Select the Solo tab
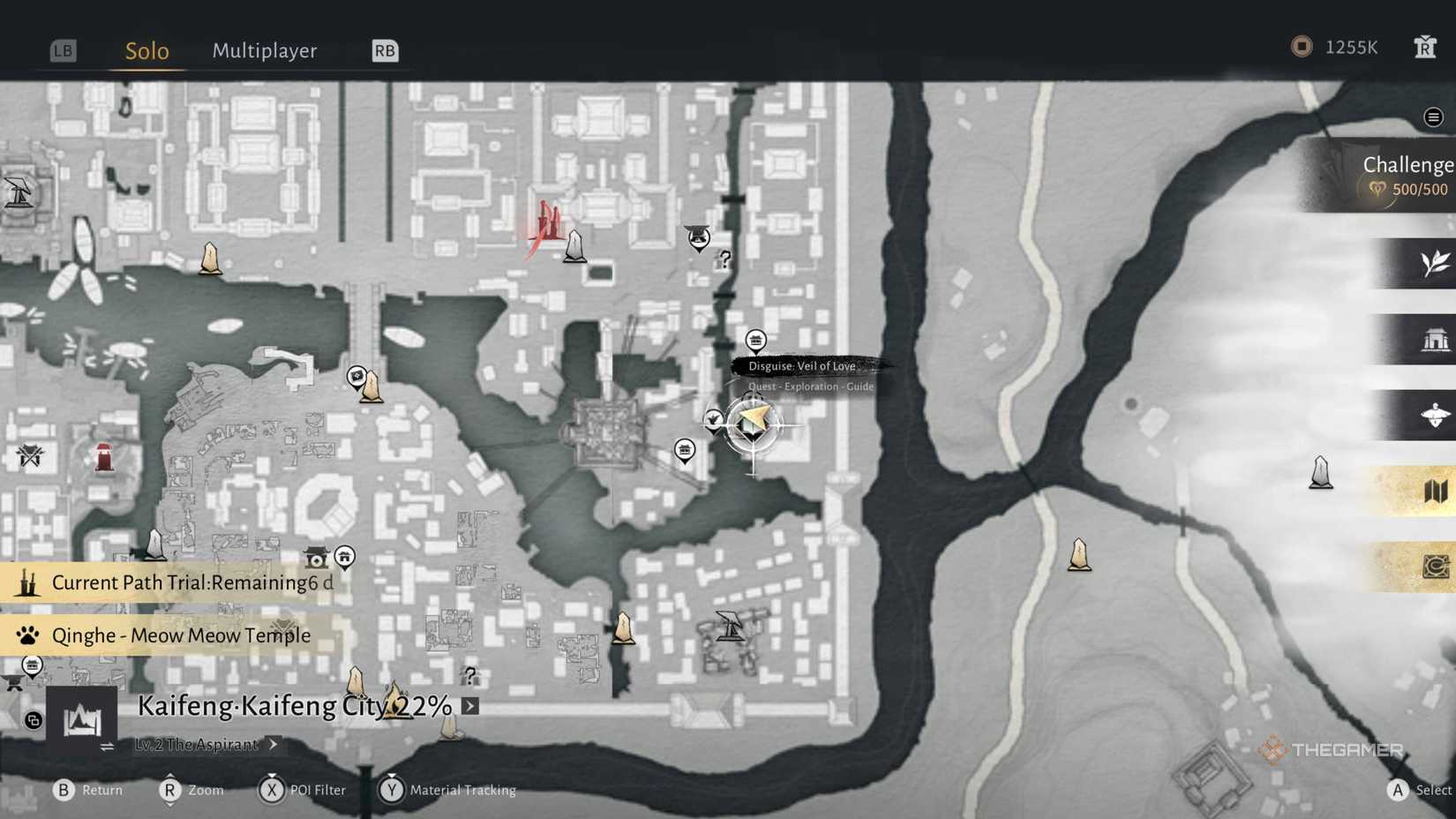1456x819 pixels. (x=146, y=50)
